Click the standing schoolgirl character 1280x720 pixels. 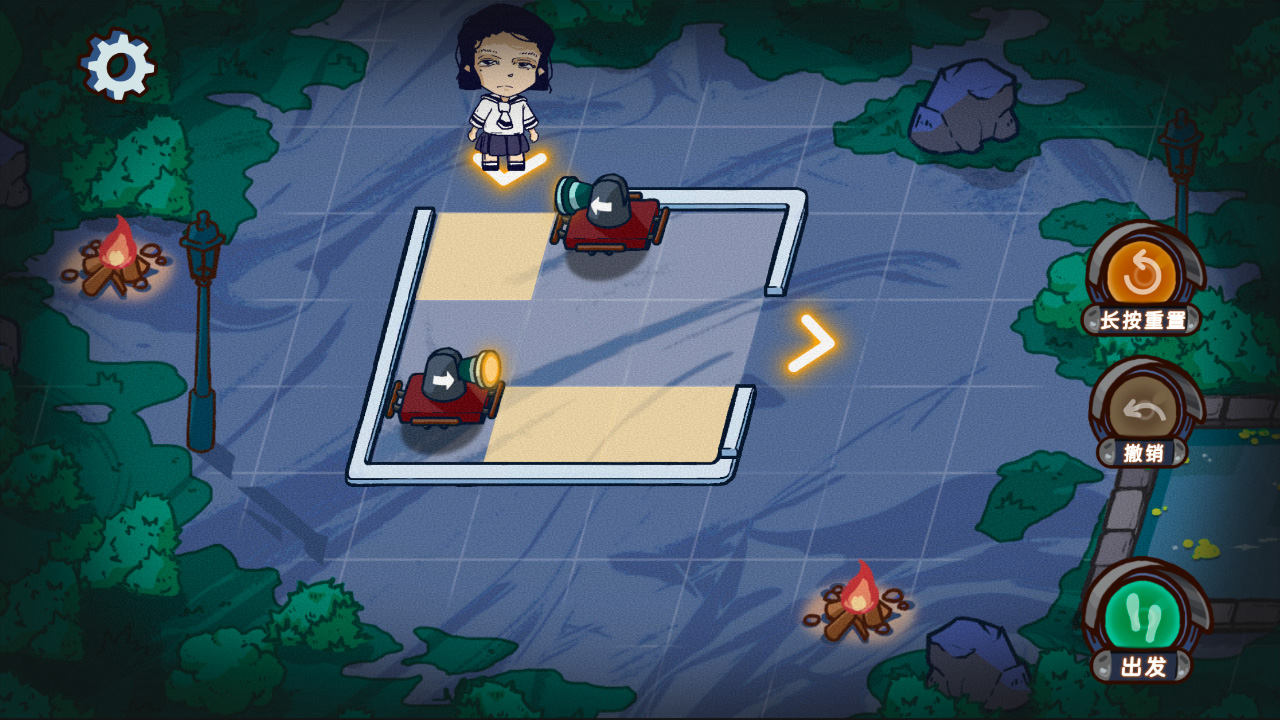pyautogui.click(x=504, y=85)
